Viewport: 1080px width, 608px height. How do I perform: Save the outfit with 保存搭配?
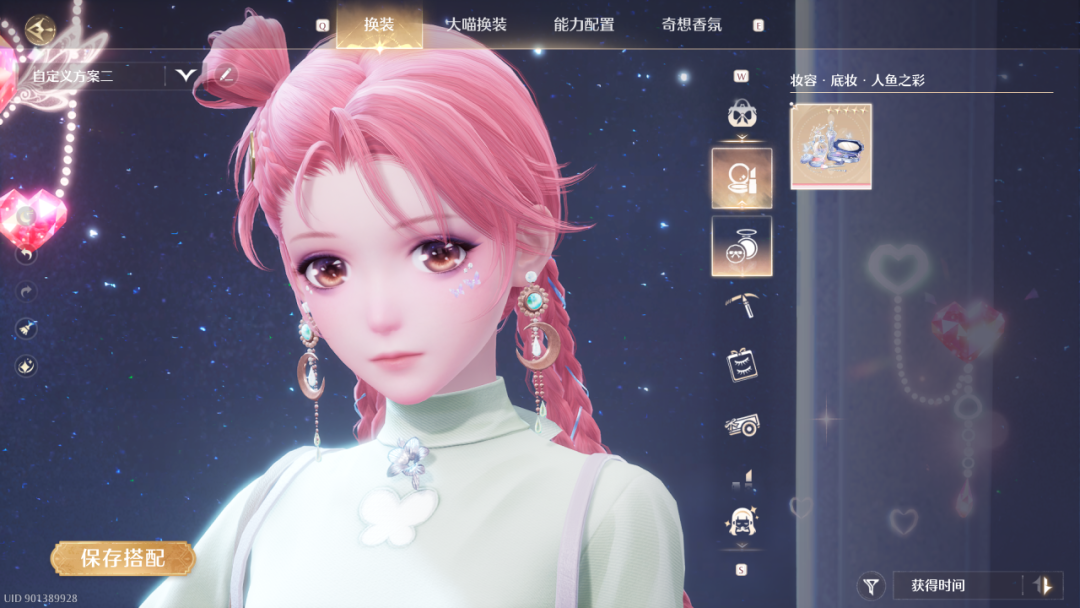point(123,558)
